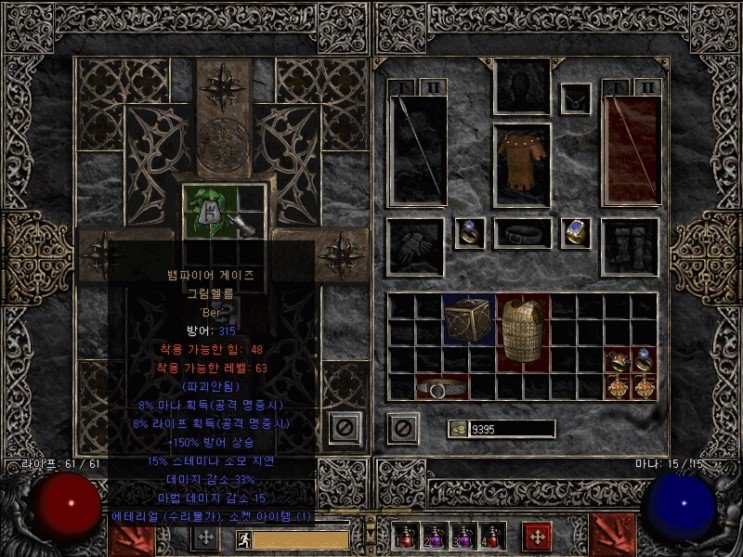Close the Horadric Cube panel
Image resolution: width=743 pixels, height=557 pixels.
[345, 428]
